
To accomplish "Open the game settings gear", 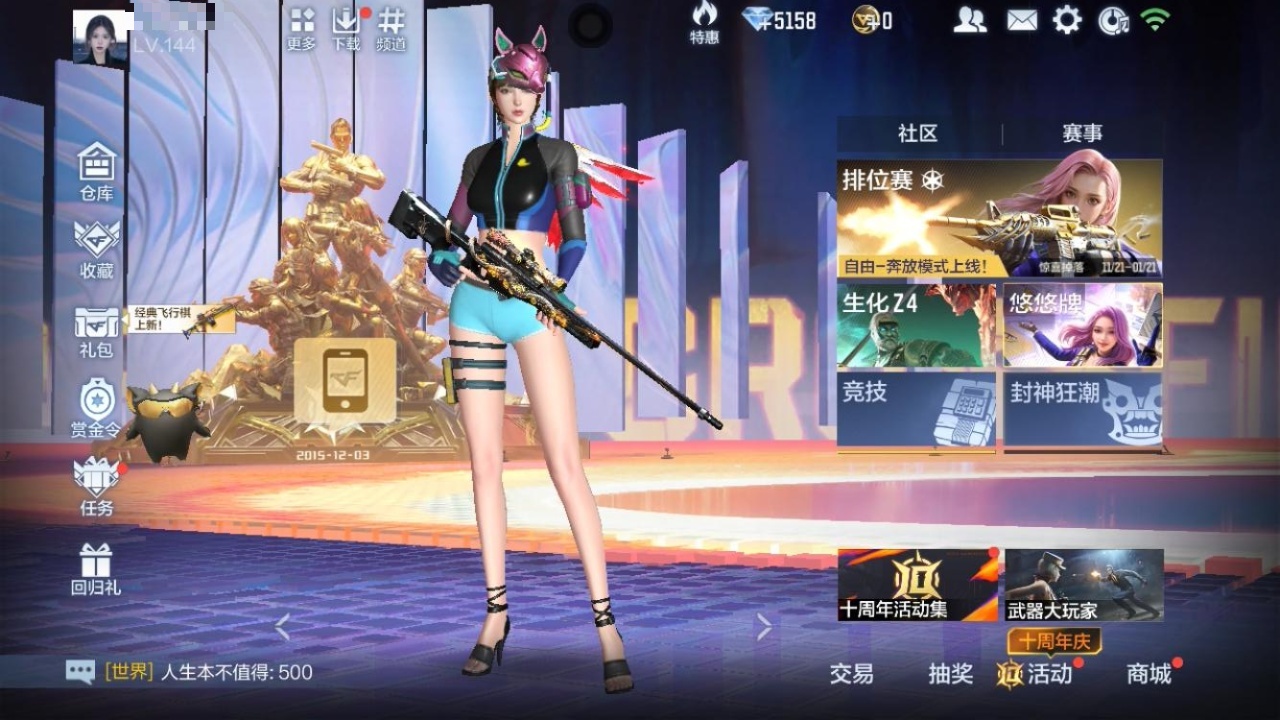I will click(x=1069, y=18).
